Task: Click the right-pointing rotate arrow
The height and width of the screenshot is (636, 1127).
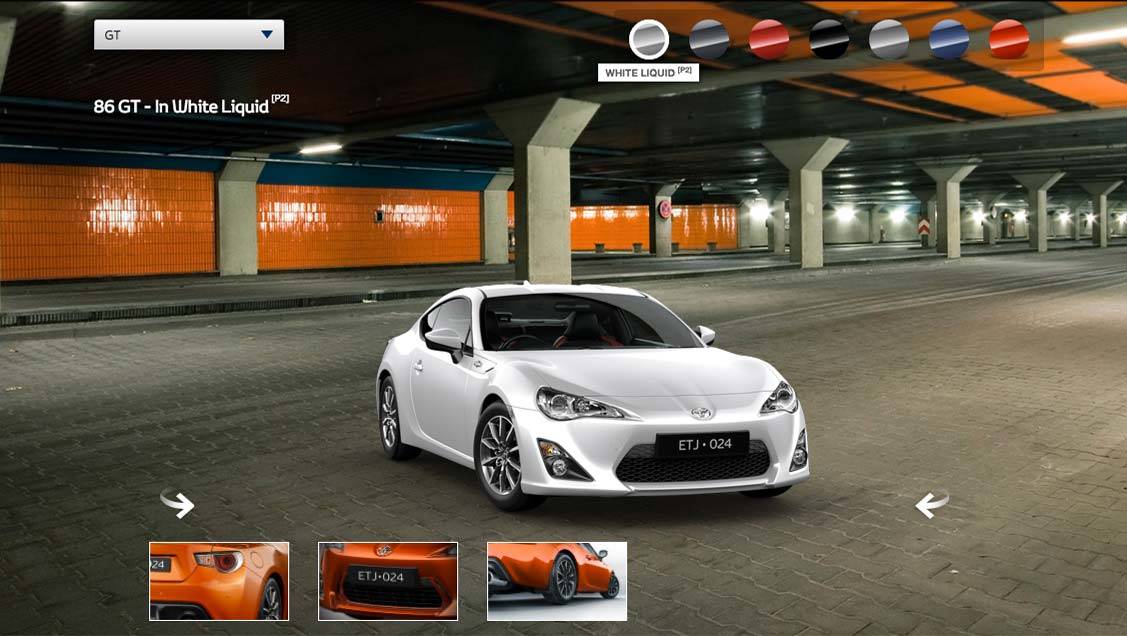Action: (x=178, y=503)
